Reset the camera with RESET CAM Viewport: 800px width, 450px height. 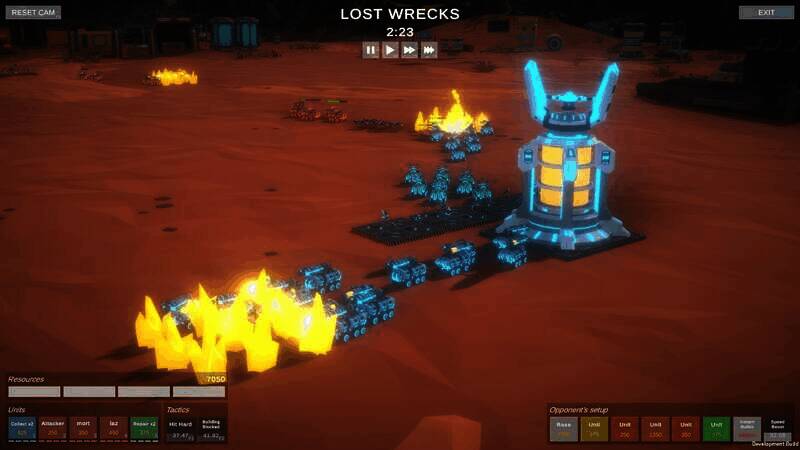point(35,13)
